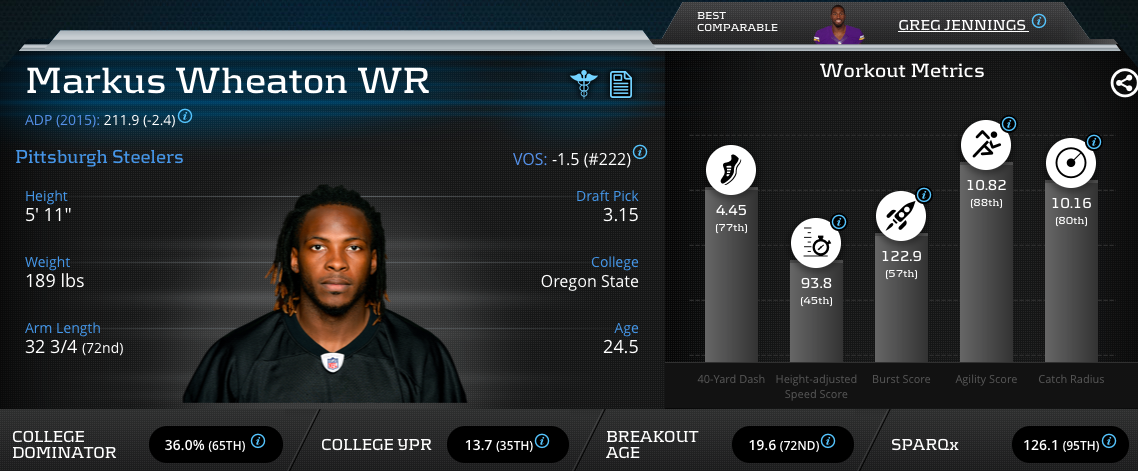Select the Agility Score runner icon
This screenshot has width=1138, height=471.
(985, 145)
